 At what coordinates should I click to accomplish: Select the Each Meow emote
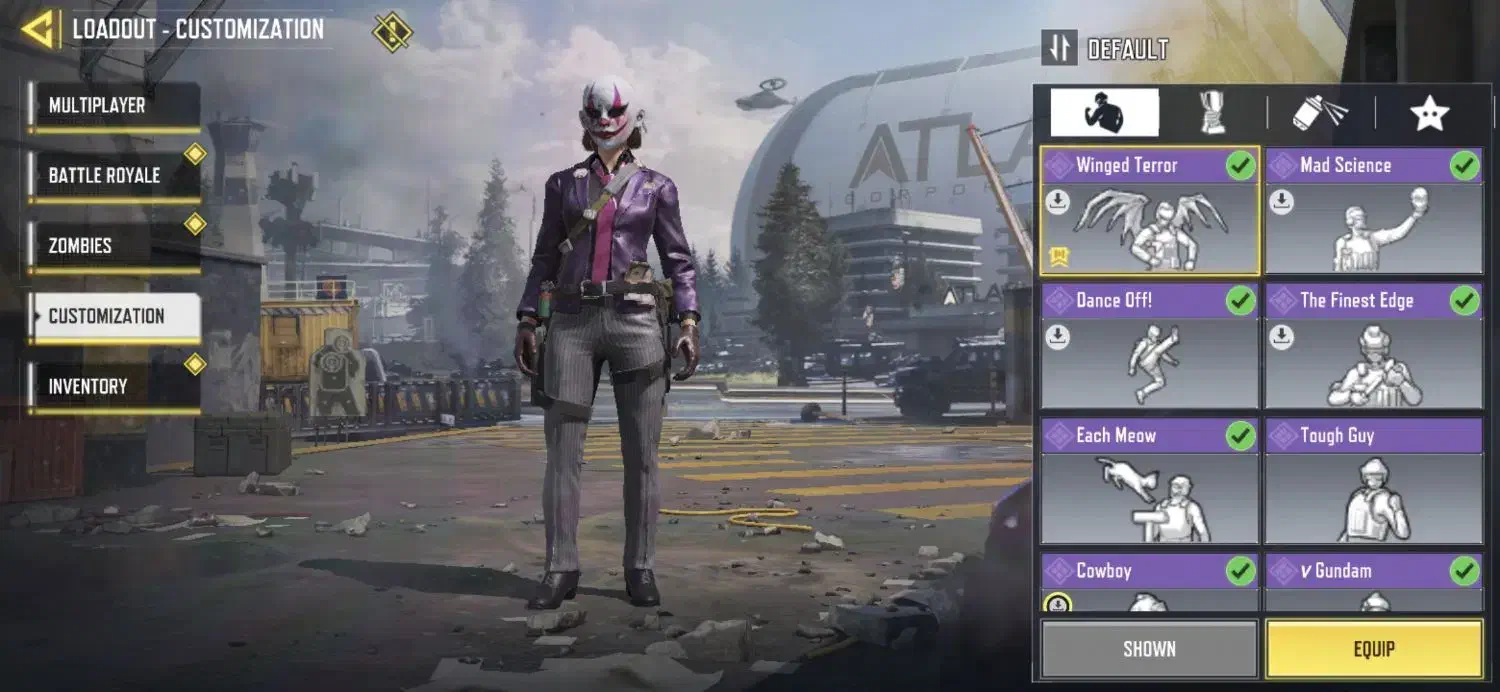[1150, 482]
